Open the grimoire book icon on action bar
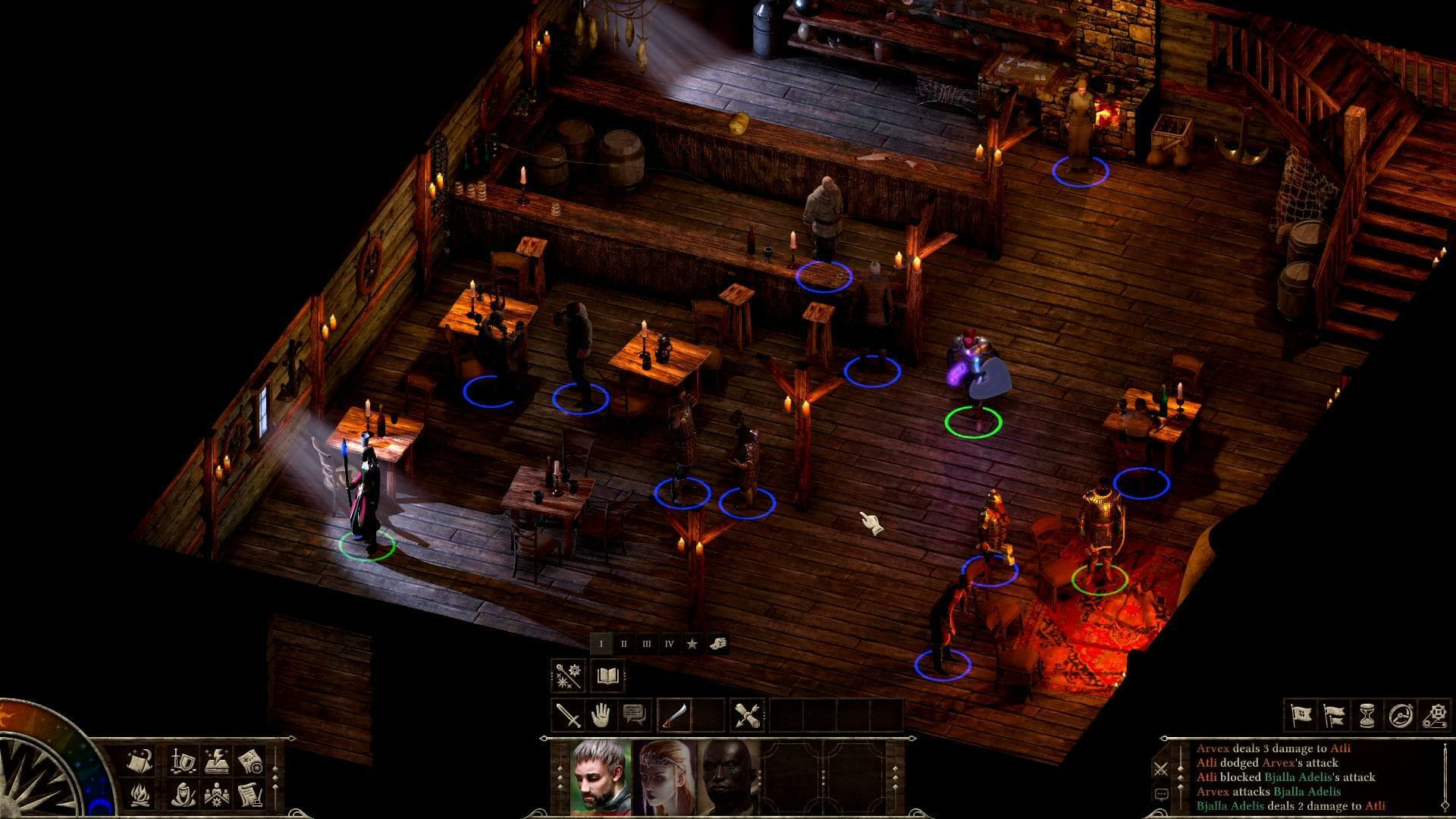 click(x=607, y=676)
